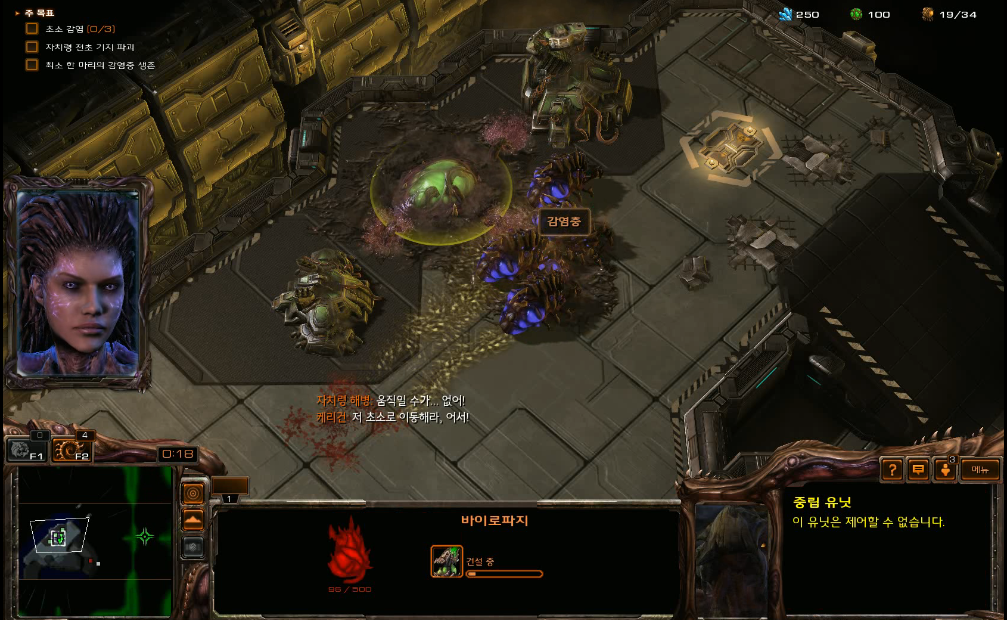The width and height of the screenshot is (1007, 620).
Task: Click the 초소 감염 objective entry
Action: coord(80,29)
